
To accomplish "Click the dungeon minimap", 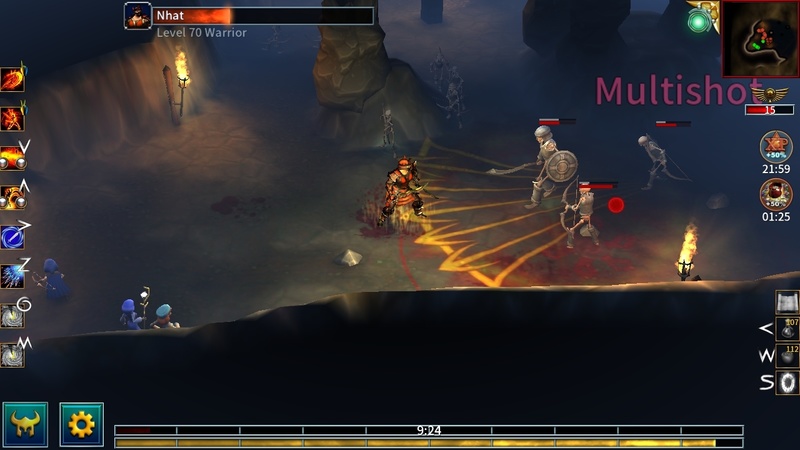I will pos(758,38).
